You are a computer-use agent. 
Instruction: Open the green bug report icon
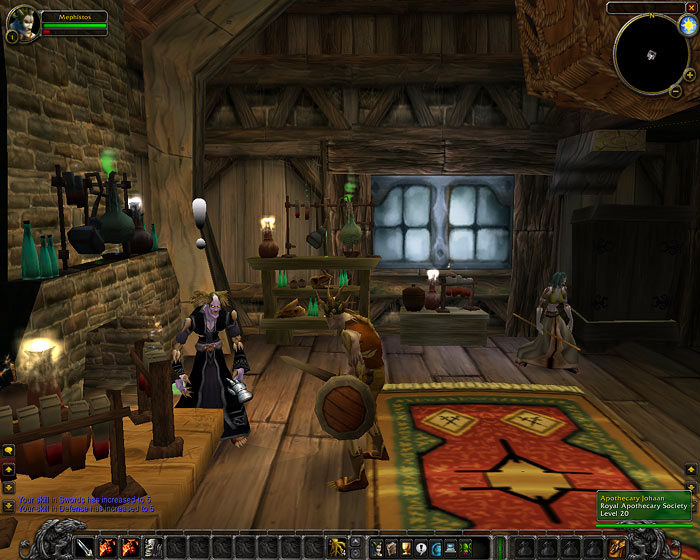click(467, 547)
